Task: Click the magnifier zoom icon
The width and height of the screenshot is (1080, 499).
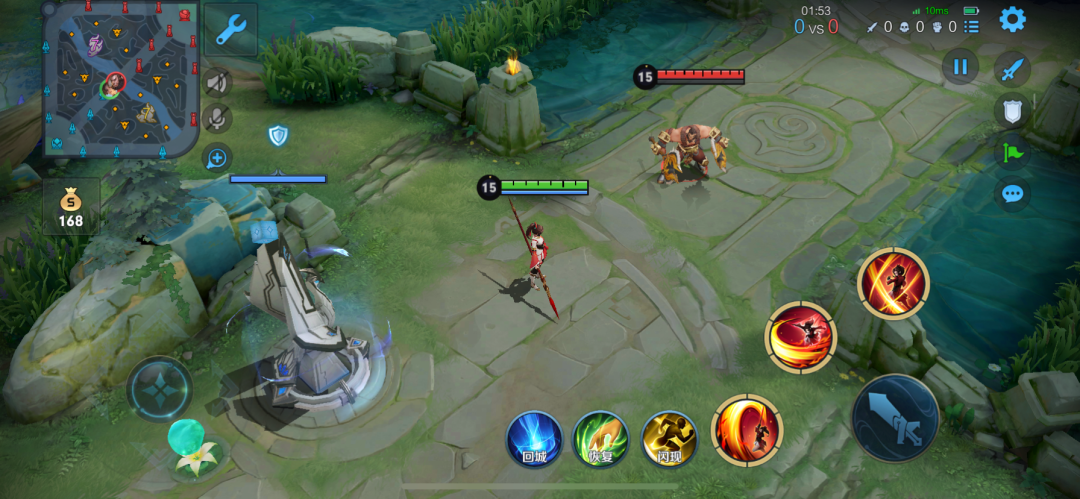Action: pyautogui.click(x=216, y=157)
